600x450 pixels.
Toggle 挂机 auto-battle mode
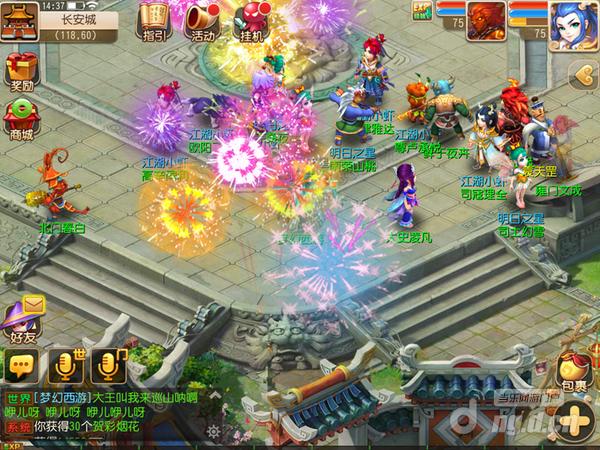pyautogui.click(x=253, y=21)
